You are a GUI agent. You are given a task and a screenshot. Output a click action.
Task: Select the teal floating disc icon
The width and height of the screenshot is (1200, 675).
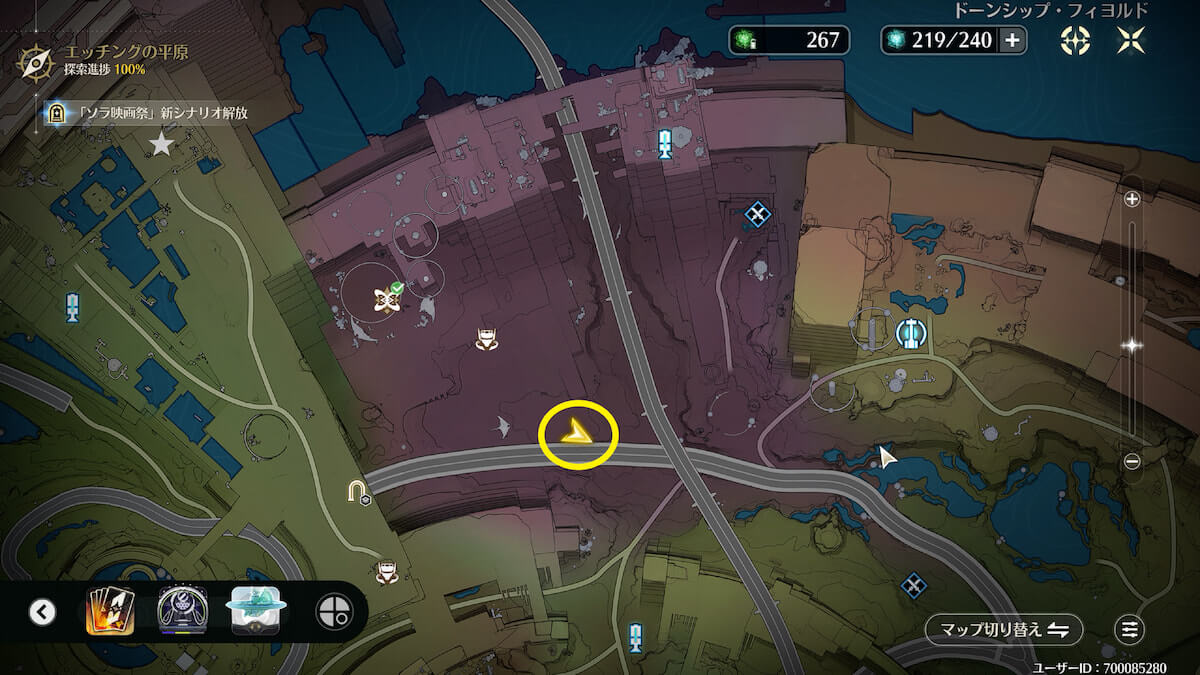[x=258, y=610]
